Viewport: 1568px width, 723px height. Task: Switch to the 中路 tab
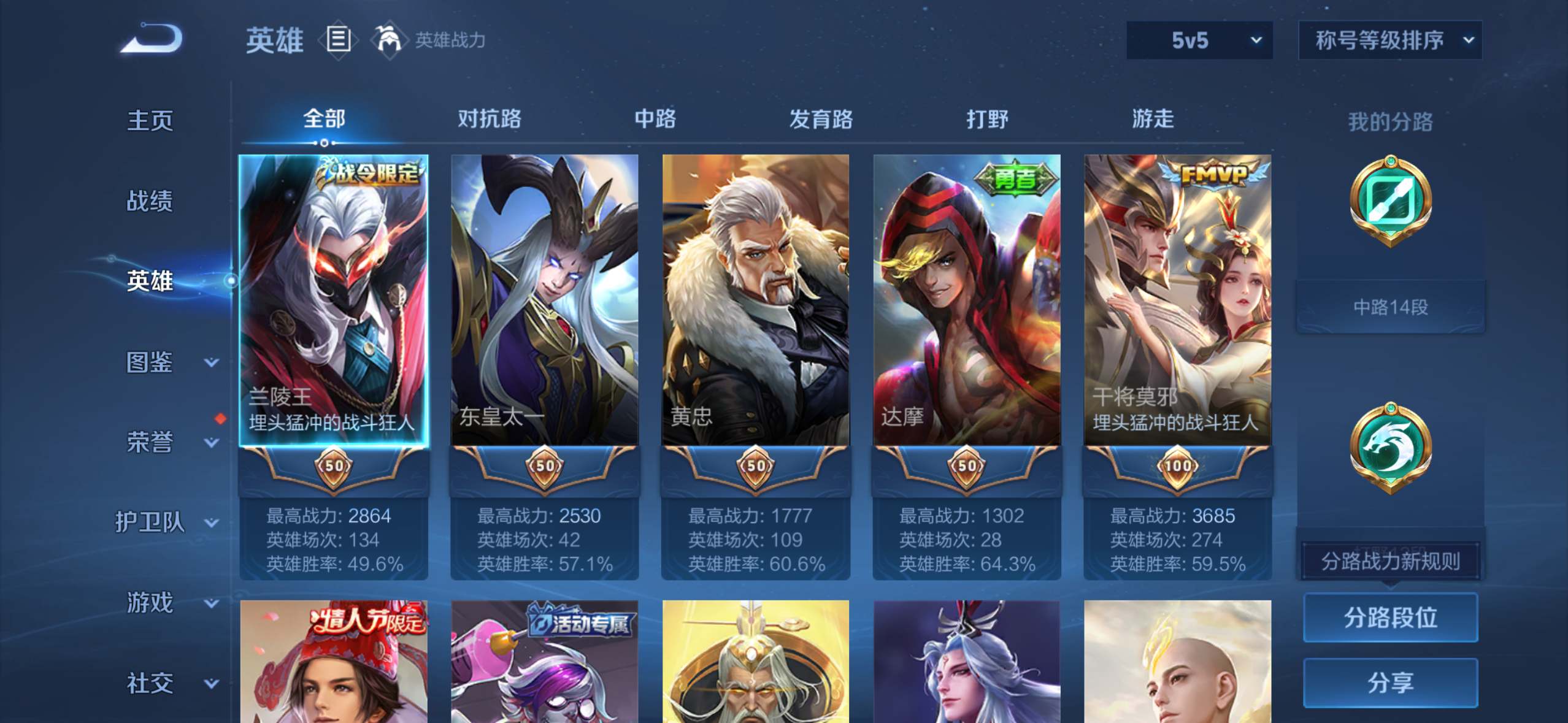coord(655,118)
